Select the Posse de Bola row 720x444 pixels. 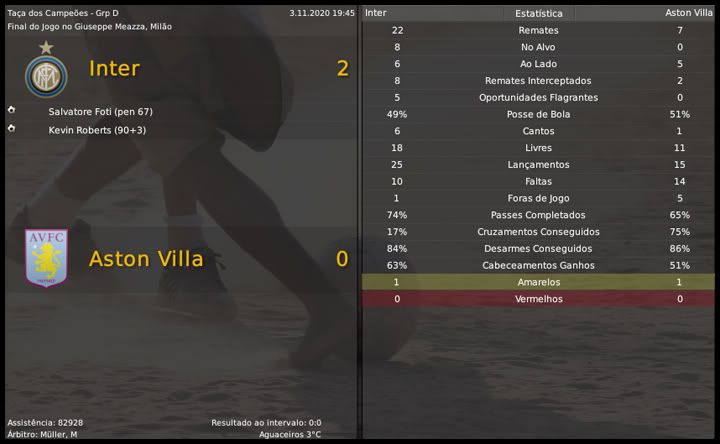538,115
